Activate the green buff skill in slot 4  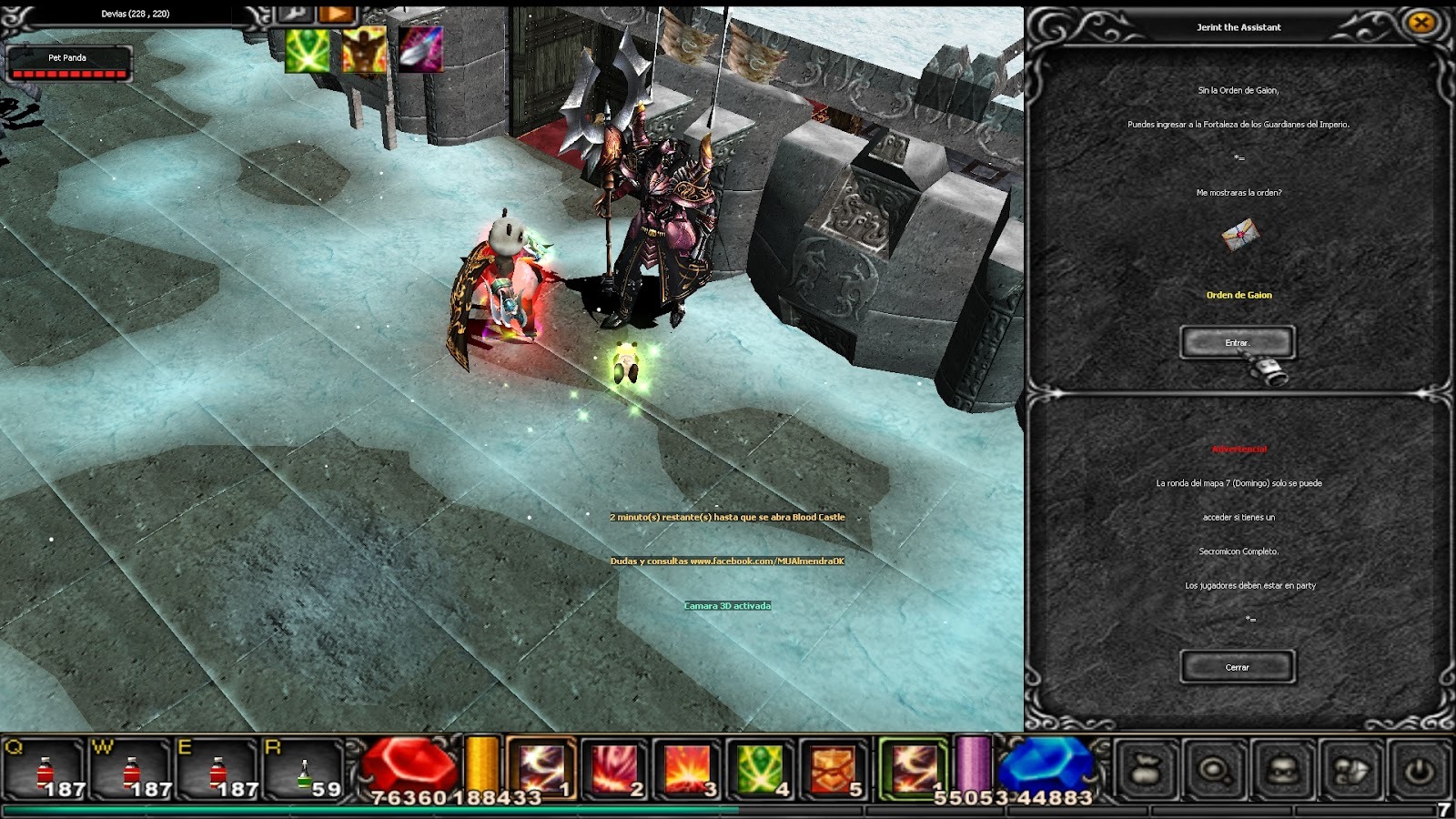point(761,769)
